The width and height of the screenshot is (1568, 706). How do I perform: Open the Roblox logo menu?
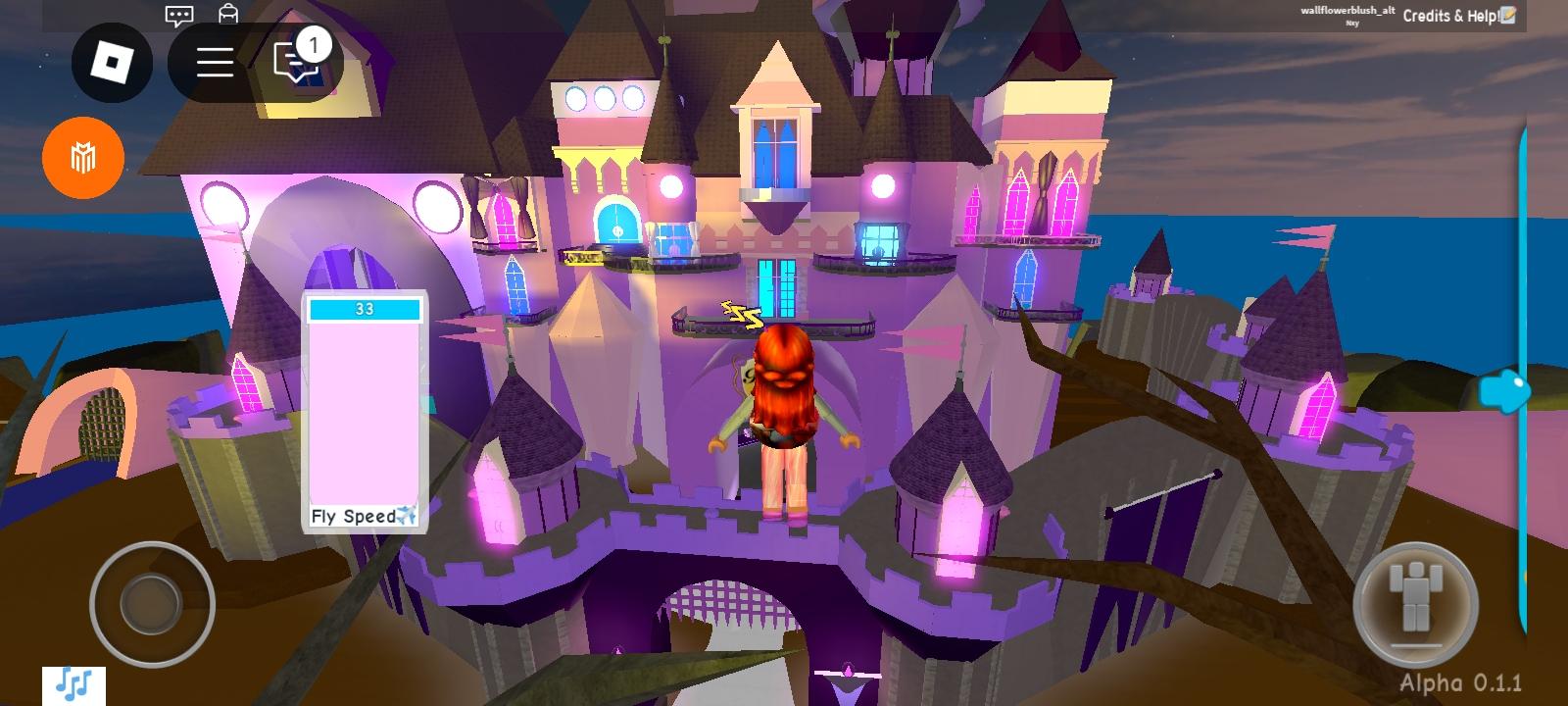(x=111, y=62)
